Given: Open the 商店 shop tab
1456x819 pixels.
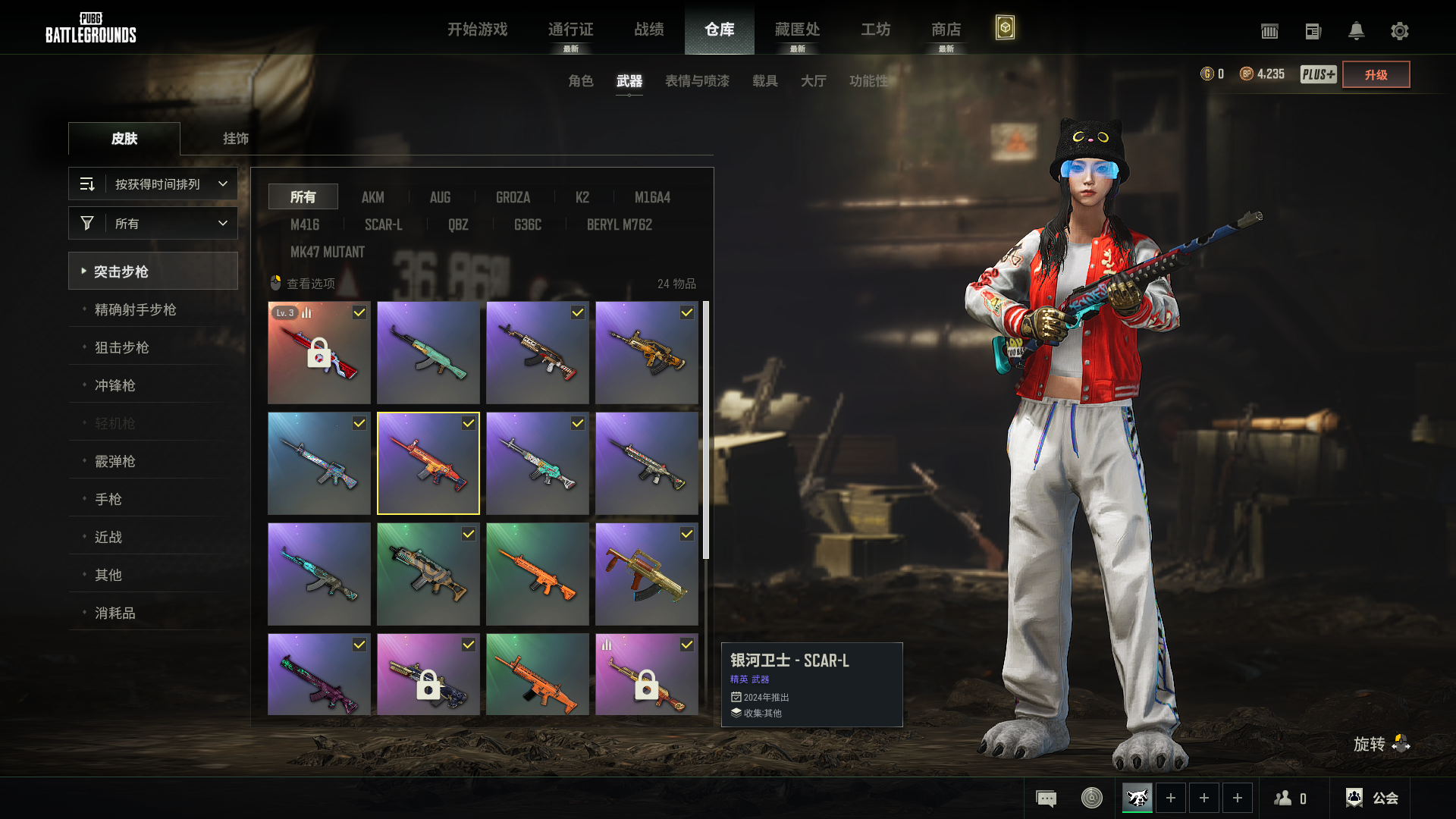Looking at the screenshot, I should pyautogui.click(x=946, y=30).
